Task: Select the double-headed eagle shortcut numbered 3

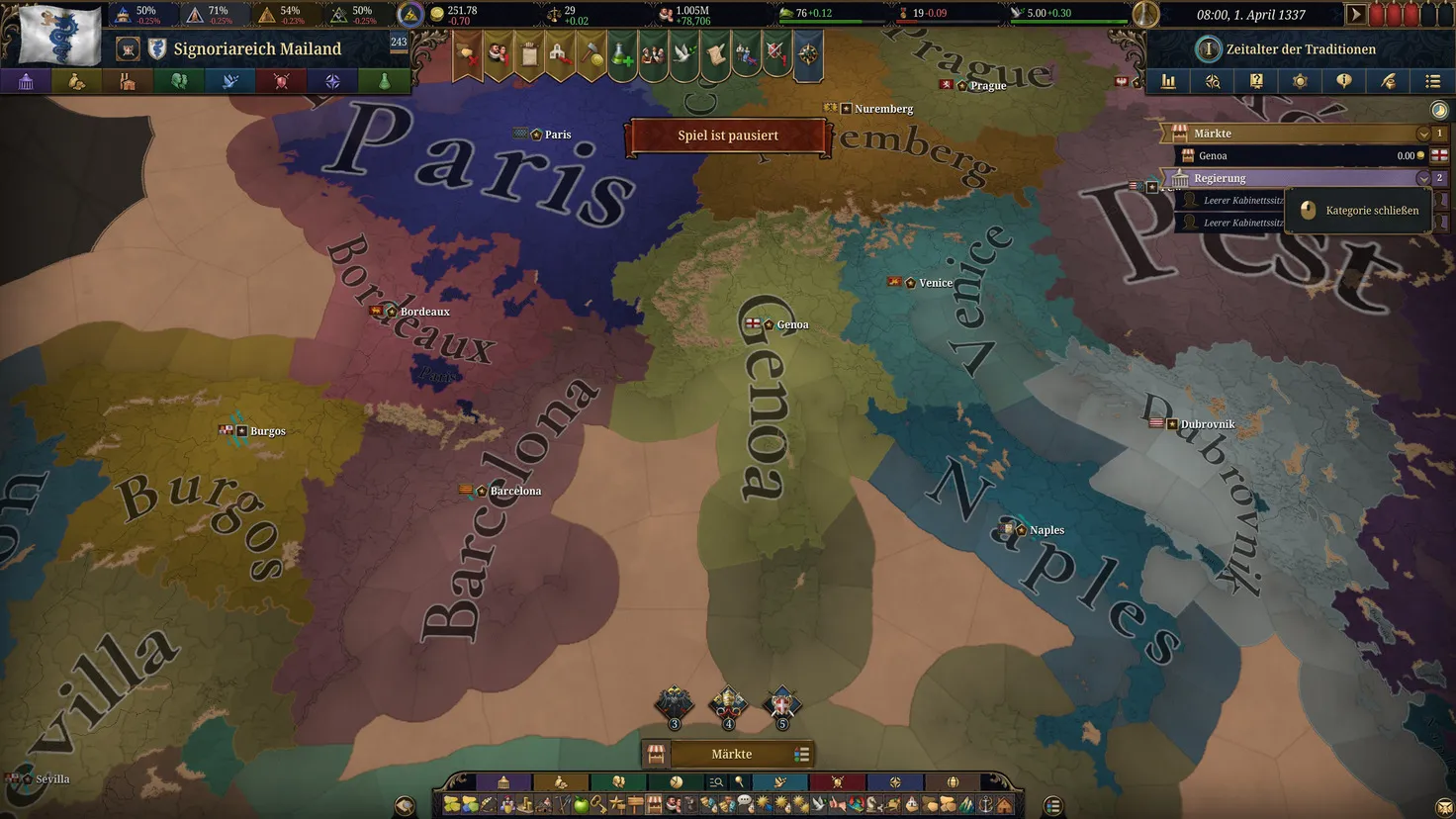Action: pyautogui.click(x=675, y=704)
